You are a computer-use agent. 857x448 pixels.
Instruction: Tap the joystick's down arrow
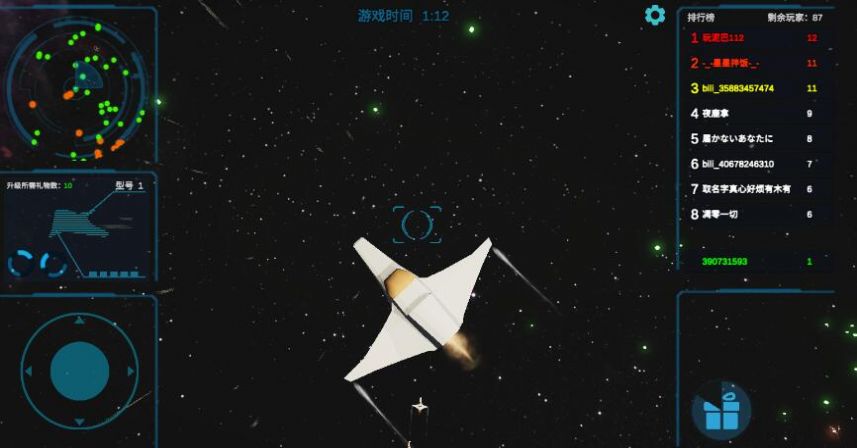pyautogui.click(x=79, y=420)
